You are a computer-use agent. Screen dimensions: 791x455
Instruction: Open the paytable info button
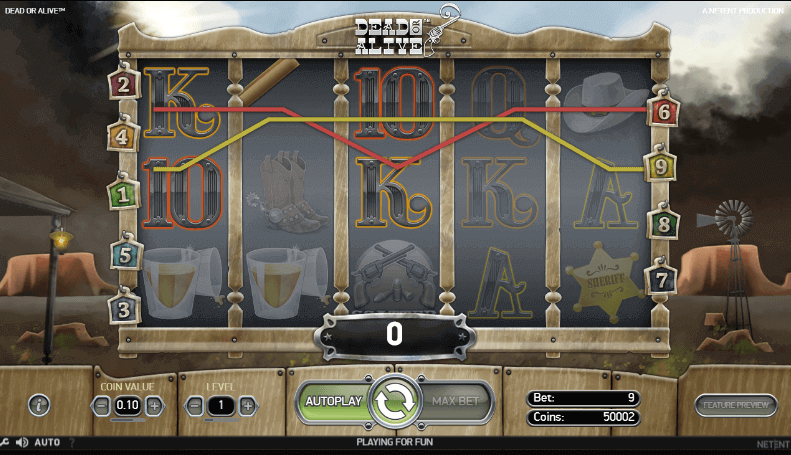click(39, 405)
